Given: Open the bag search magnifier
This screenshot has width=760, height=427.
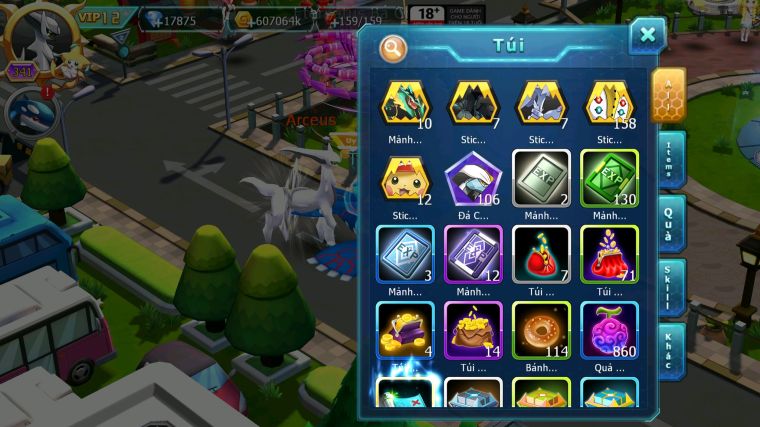Looking at the screenshot, I should (394, 47).
